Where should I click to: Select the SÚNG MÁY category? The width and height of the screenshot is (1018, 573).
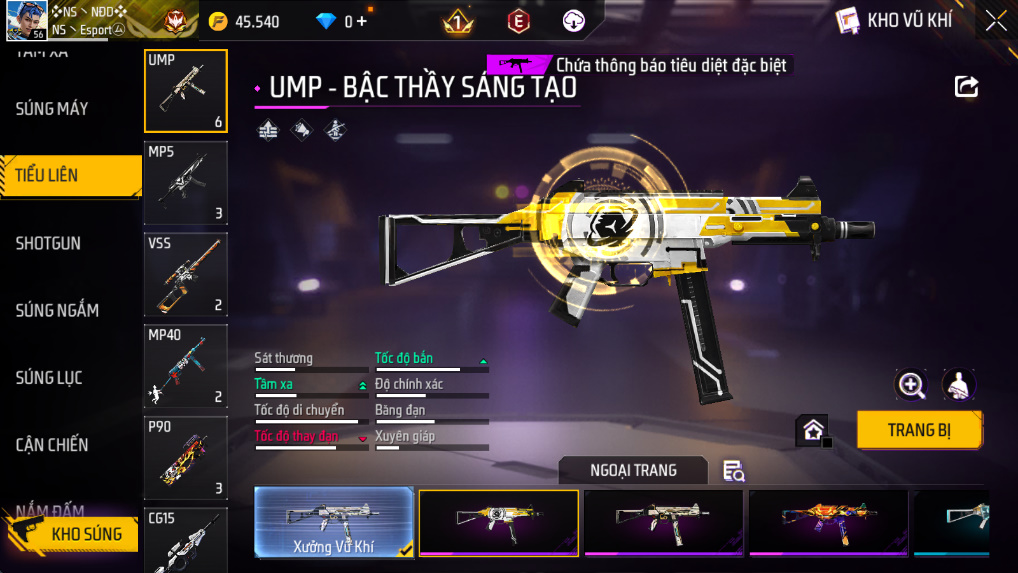(x=52, y=108)
